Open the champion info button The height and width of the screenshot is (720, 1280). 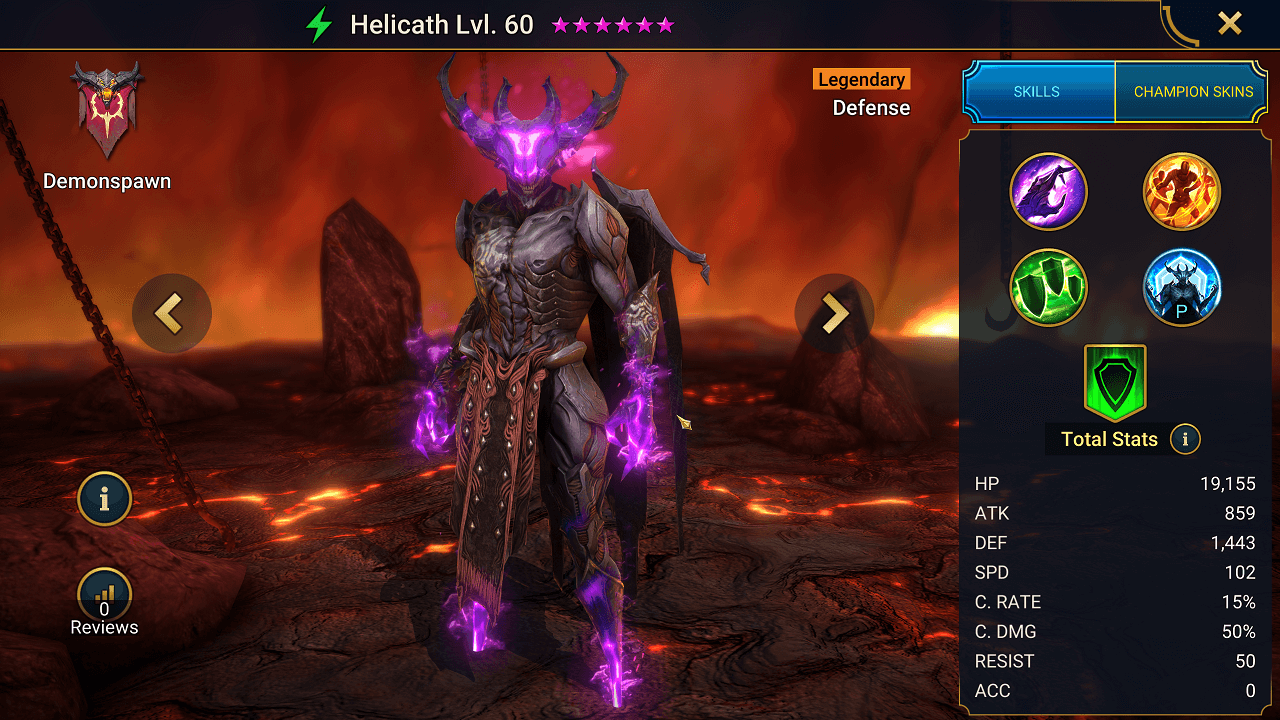[104, 498]
